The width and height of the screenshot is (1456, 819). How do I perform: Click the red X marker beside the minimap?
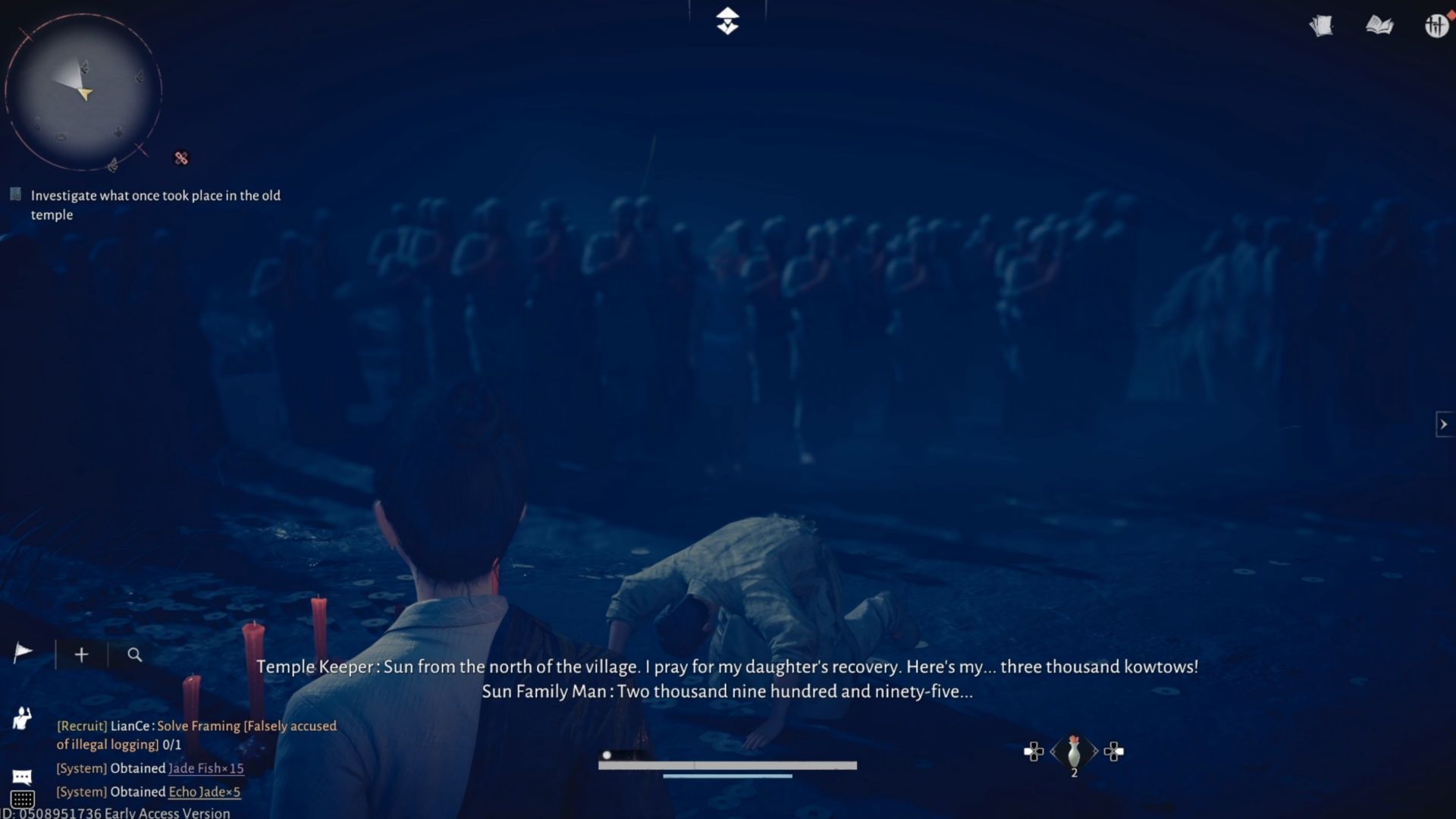[181, 158]
